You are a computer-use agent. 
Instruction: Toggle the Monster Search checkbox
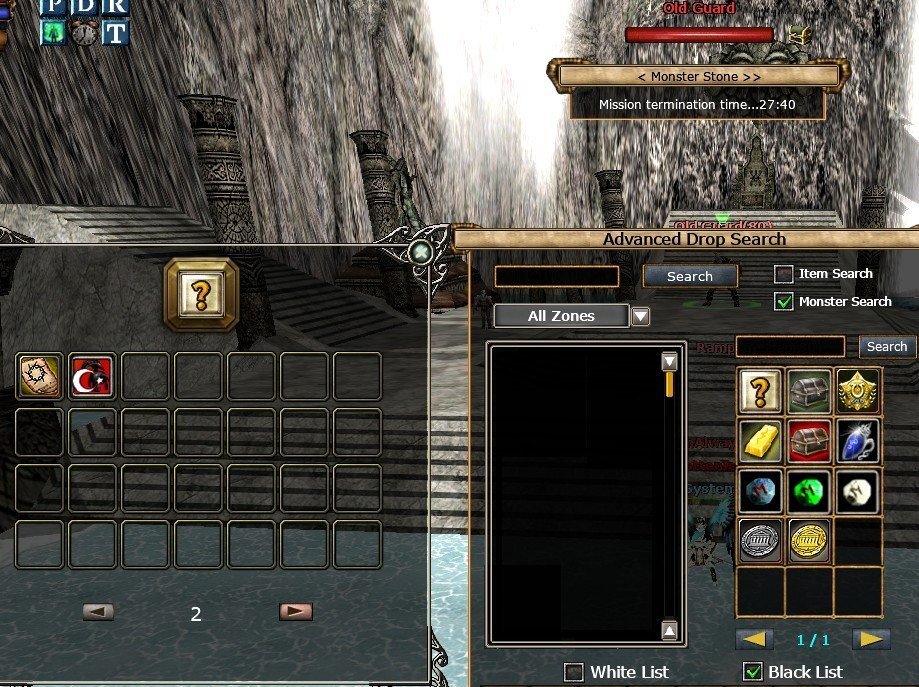pyautogui.click(x=784, y=302)
